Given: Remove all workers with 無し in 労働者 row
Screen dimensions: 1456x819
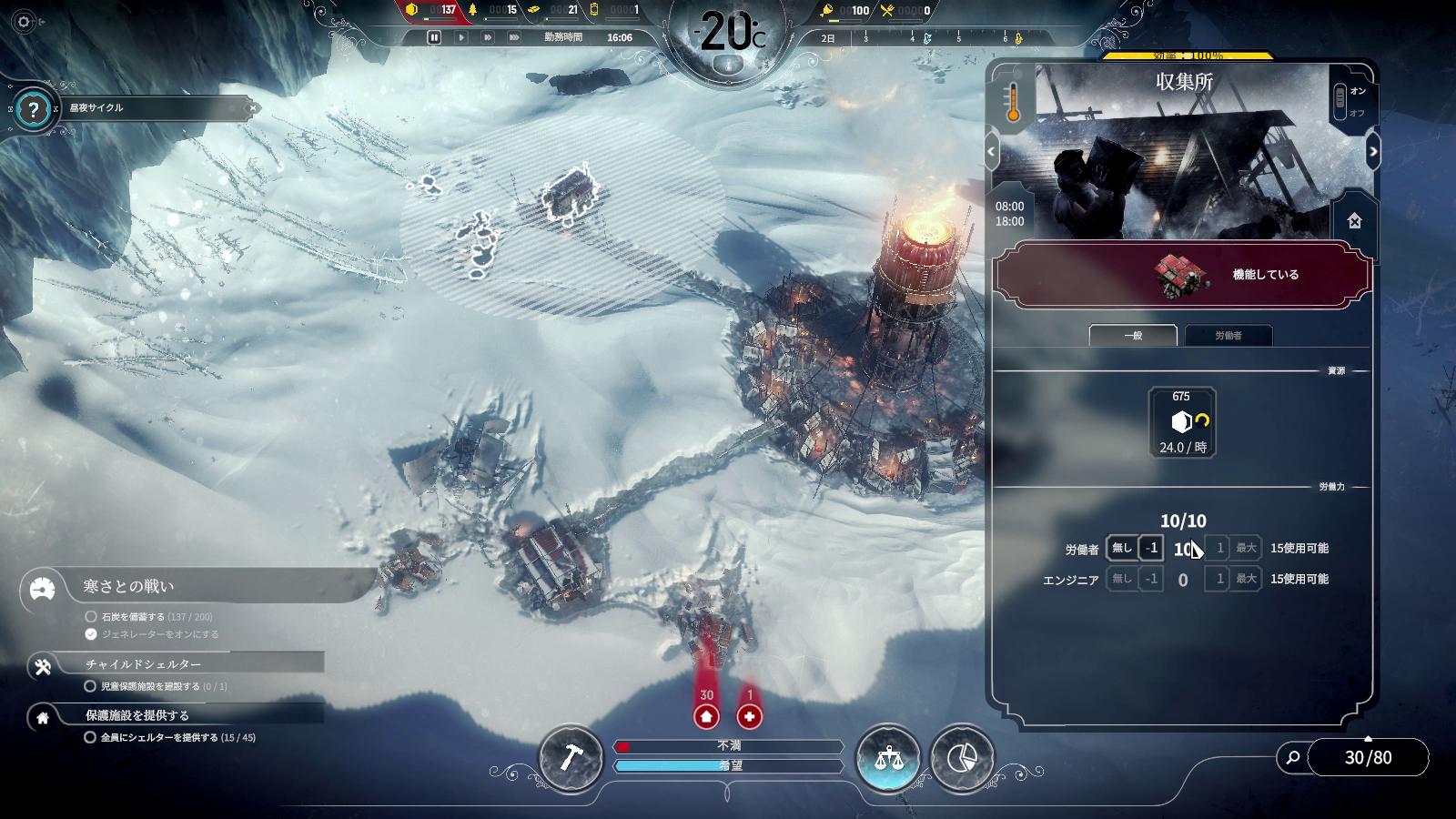Looking at the screenshot, I should tap(1122, 548).
